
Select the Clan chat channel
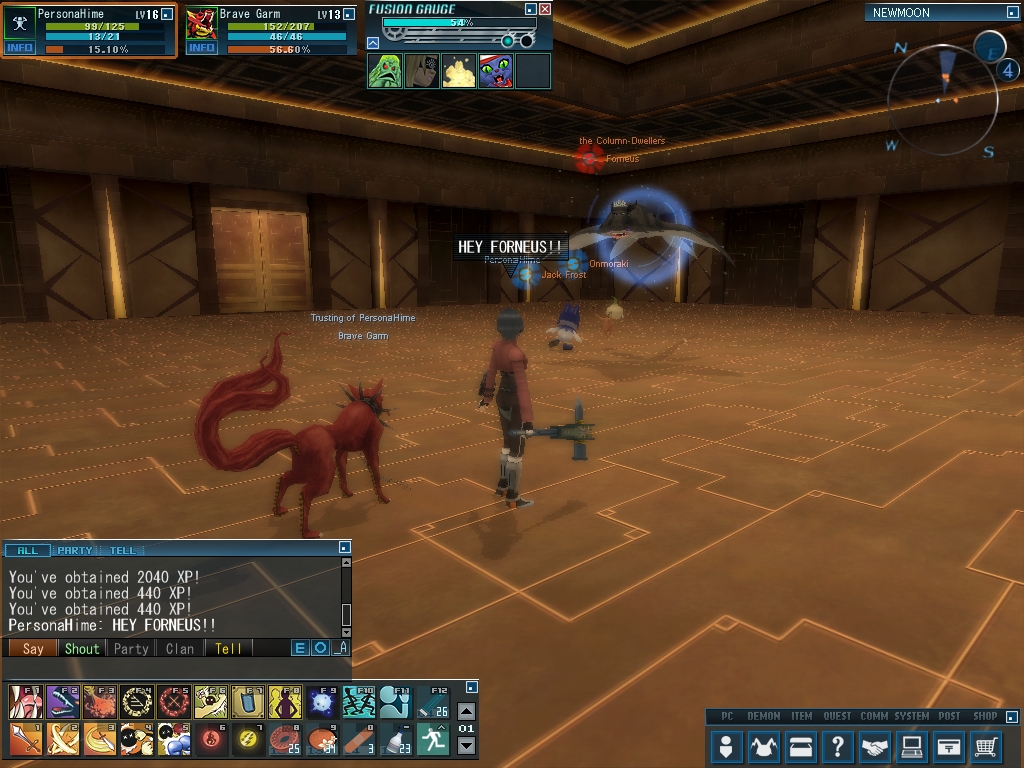pos(180,648)
